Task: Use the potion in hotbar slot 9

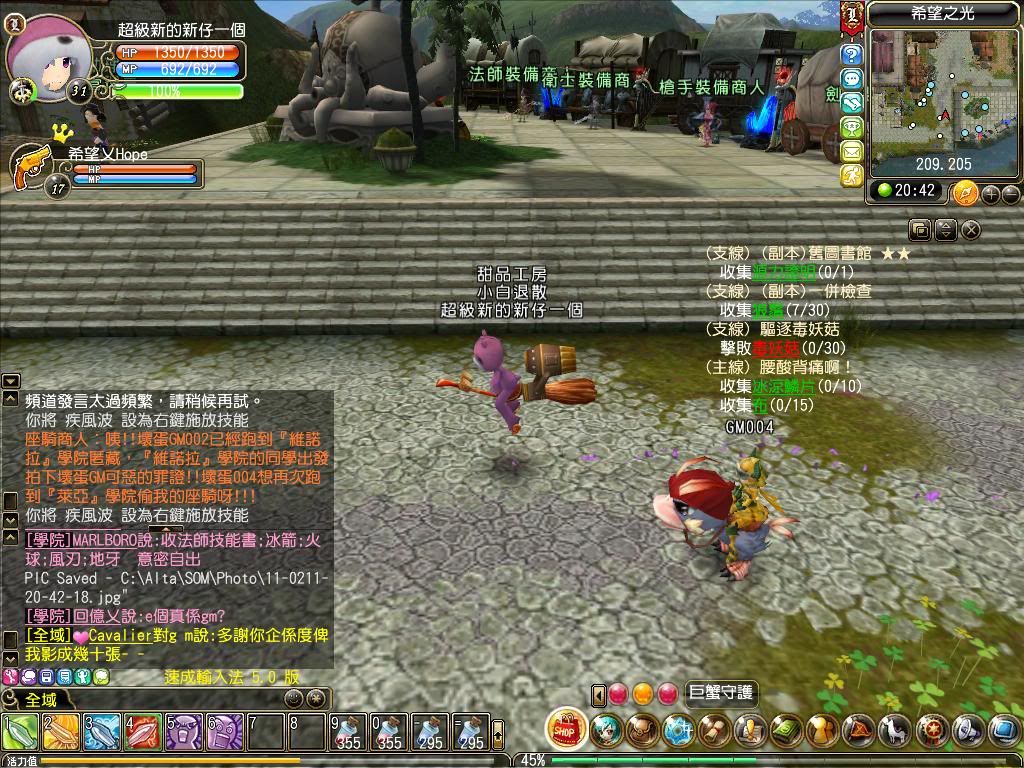Action: [348, 733]
